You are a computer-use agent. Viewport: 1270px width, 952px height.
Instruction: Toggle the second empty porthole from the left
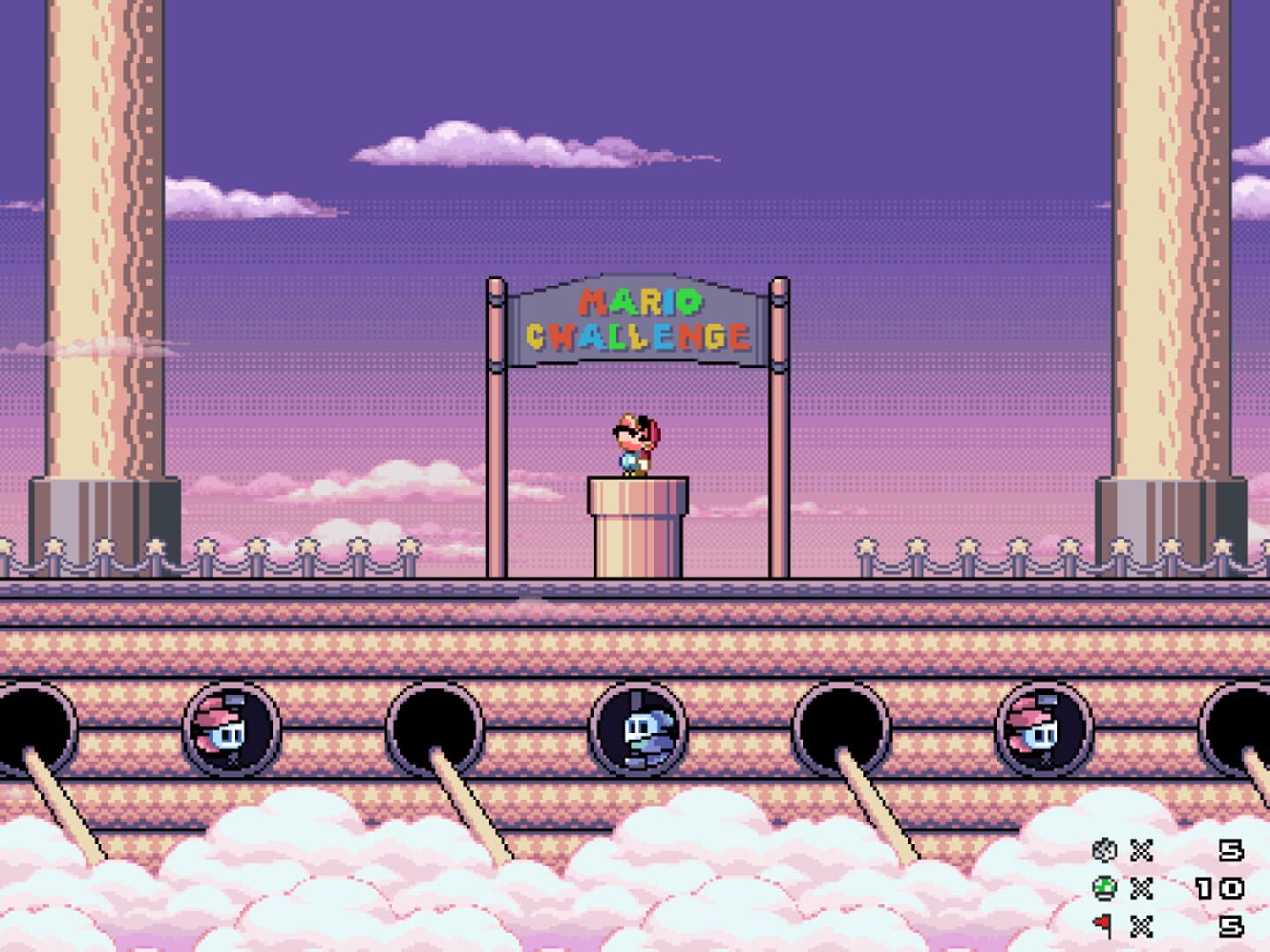(x=432, y=727)
